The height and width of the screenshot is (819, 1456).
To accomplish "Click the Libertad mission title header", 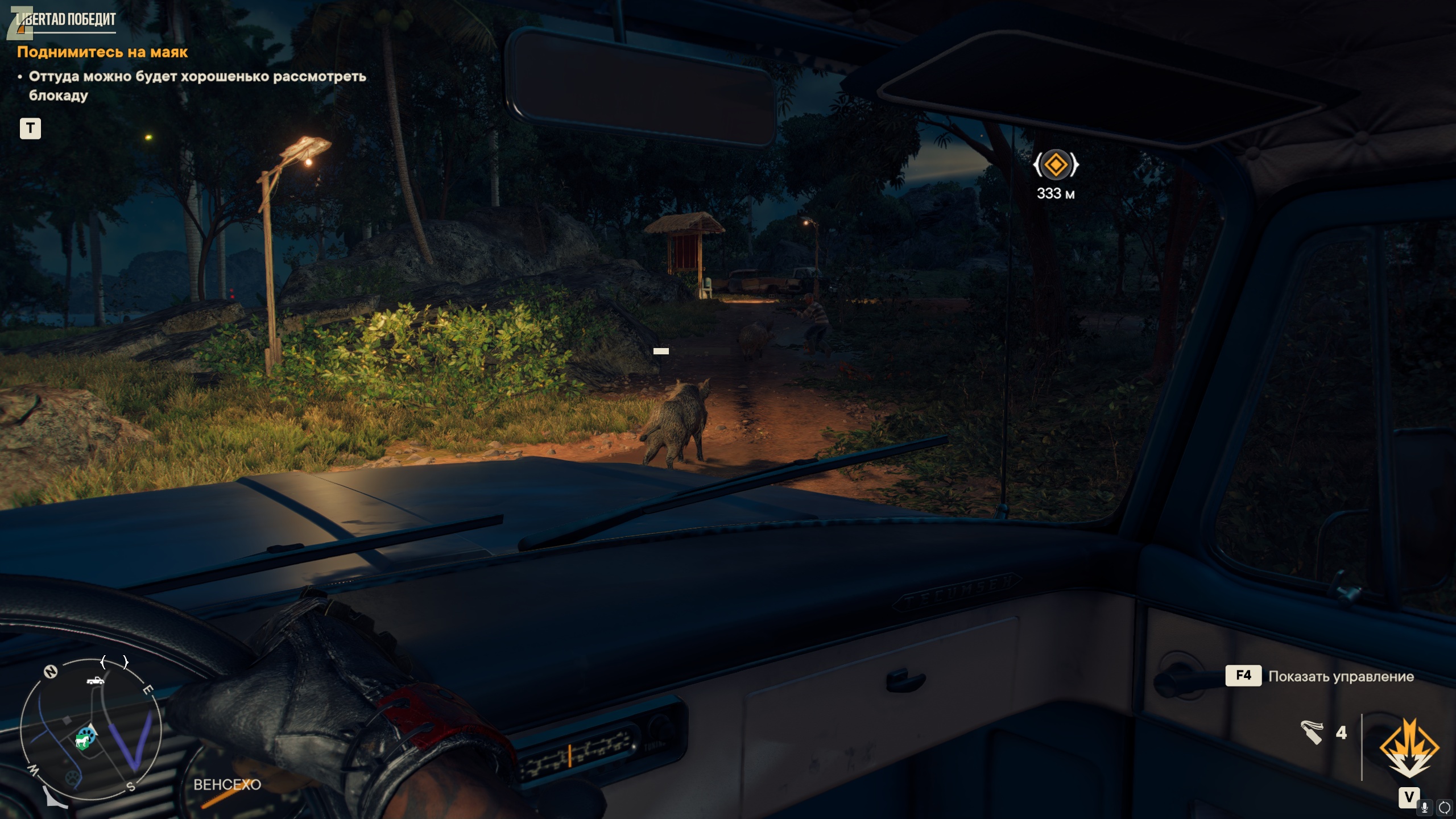I will coord(65,20).
